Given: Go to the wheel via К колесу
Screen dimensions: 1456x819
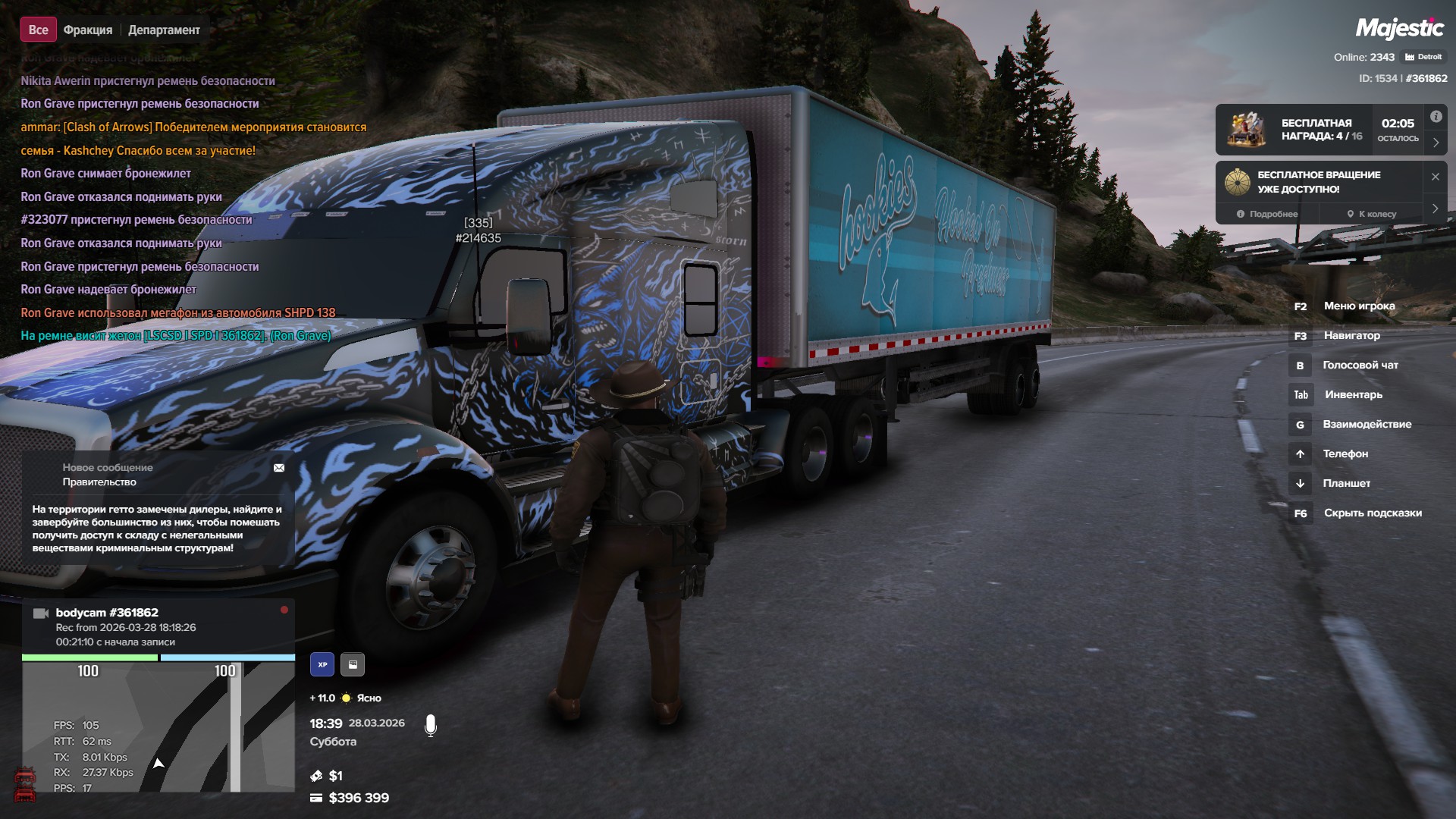Looking at the screenshot, I should [x=1372, y=214].
